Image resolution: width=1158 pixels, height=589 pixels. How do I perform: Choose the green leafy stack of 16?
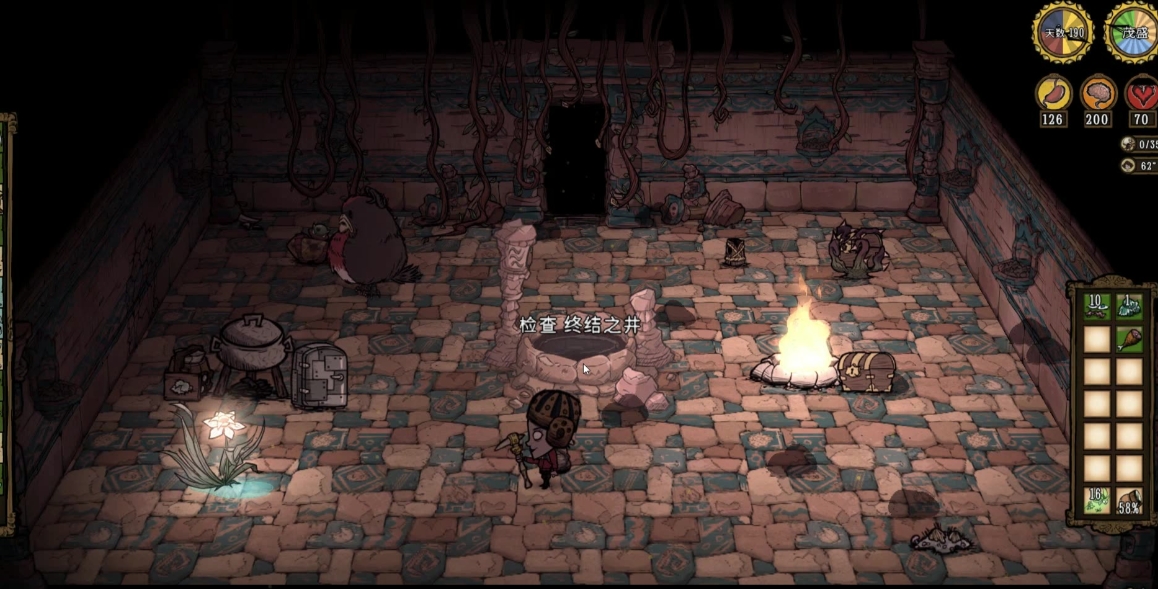click(x=1097, y=499)
